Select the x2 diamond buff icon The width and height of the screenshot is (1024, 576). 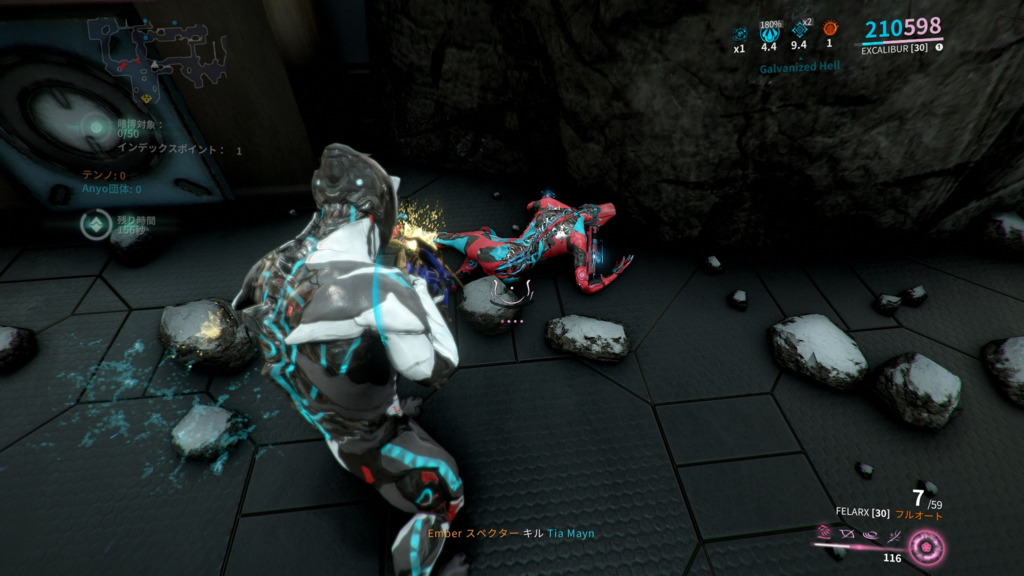[799, 30]
